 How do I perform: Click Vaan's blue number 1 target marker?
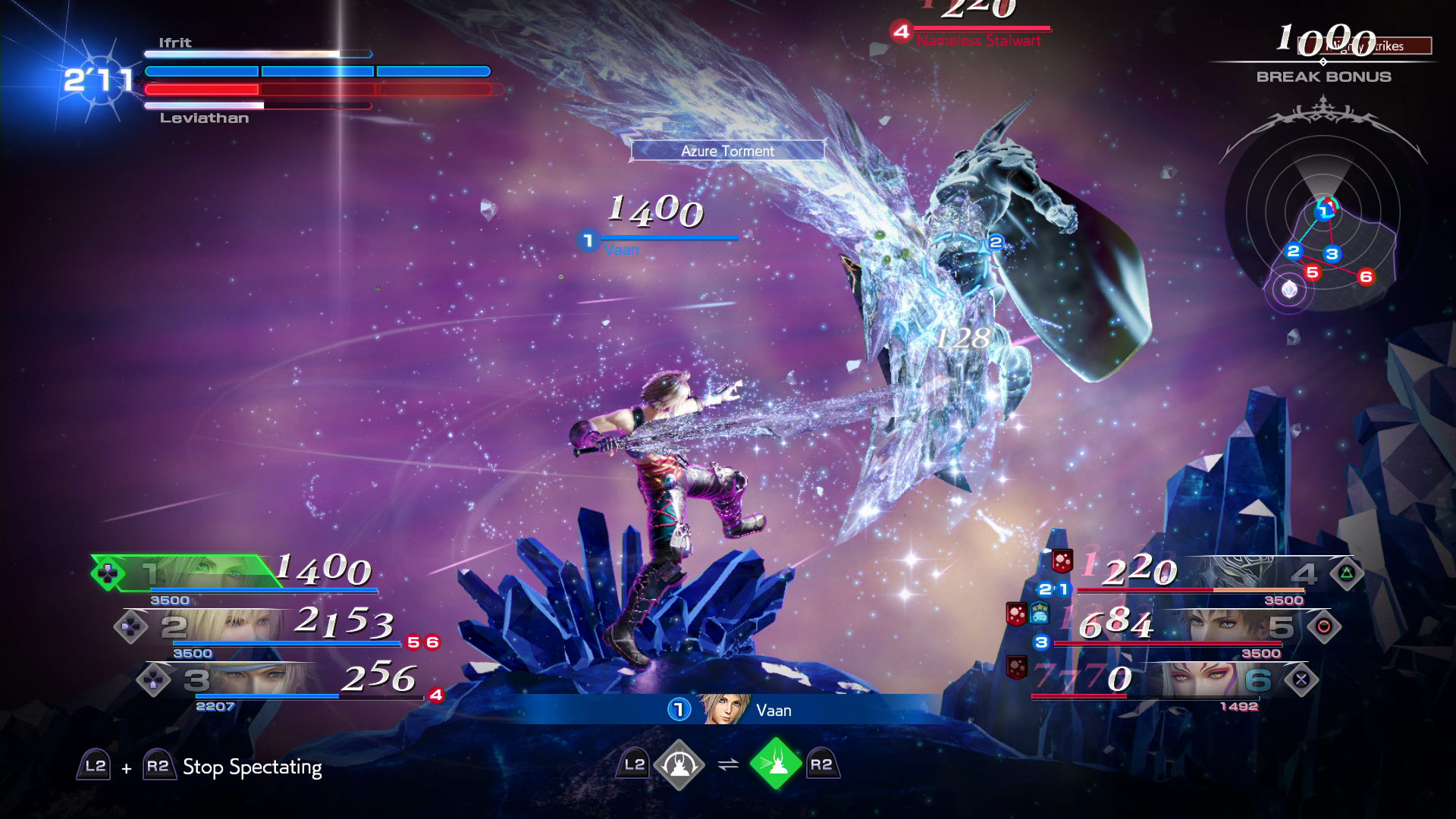(588, 241)
